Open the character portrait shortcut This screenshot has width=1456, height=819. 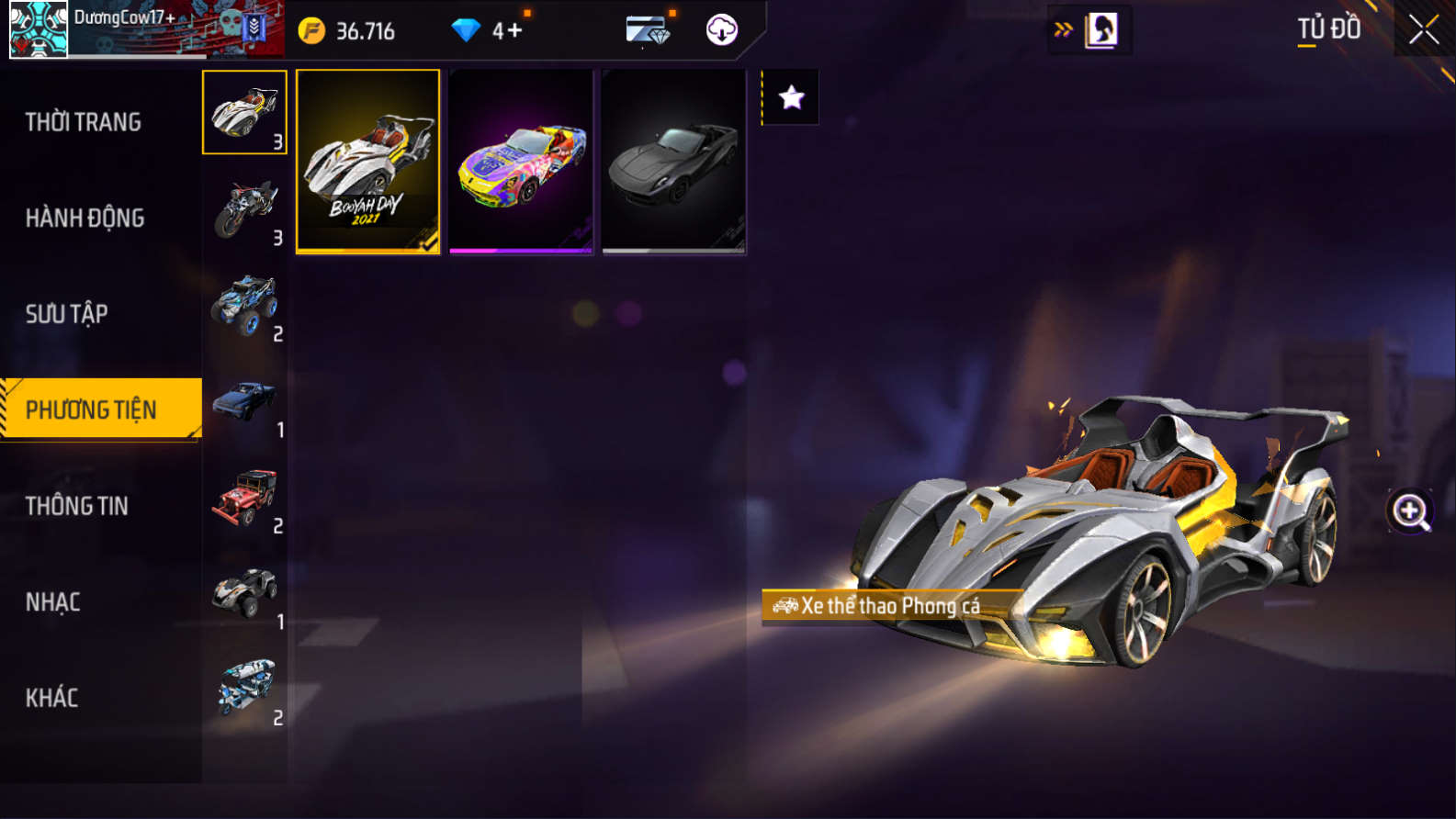(x=1100, y=30)
